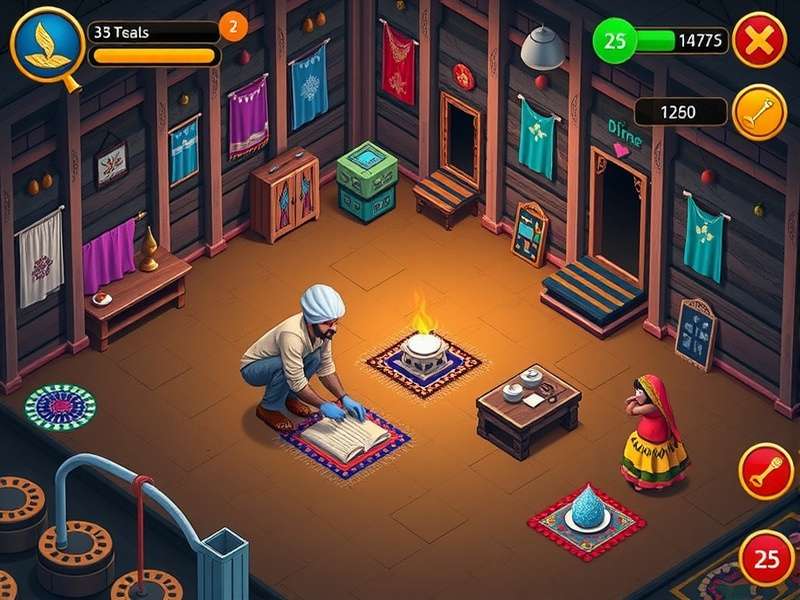
Task: Activate the red button with the golden key
Action: tap(766, 471)
